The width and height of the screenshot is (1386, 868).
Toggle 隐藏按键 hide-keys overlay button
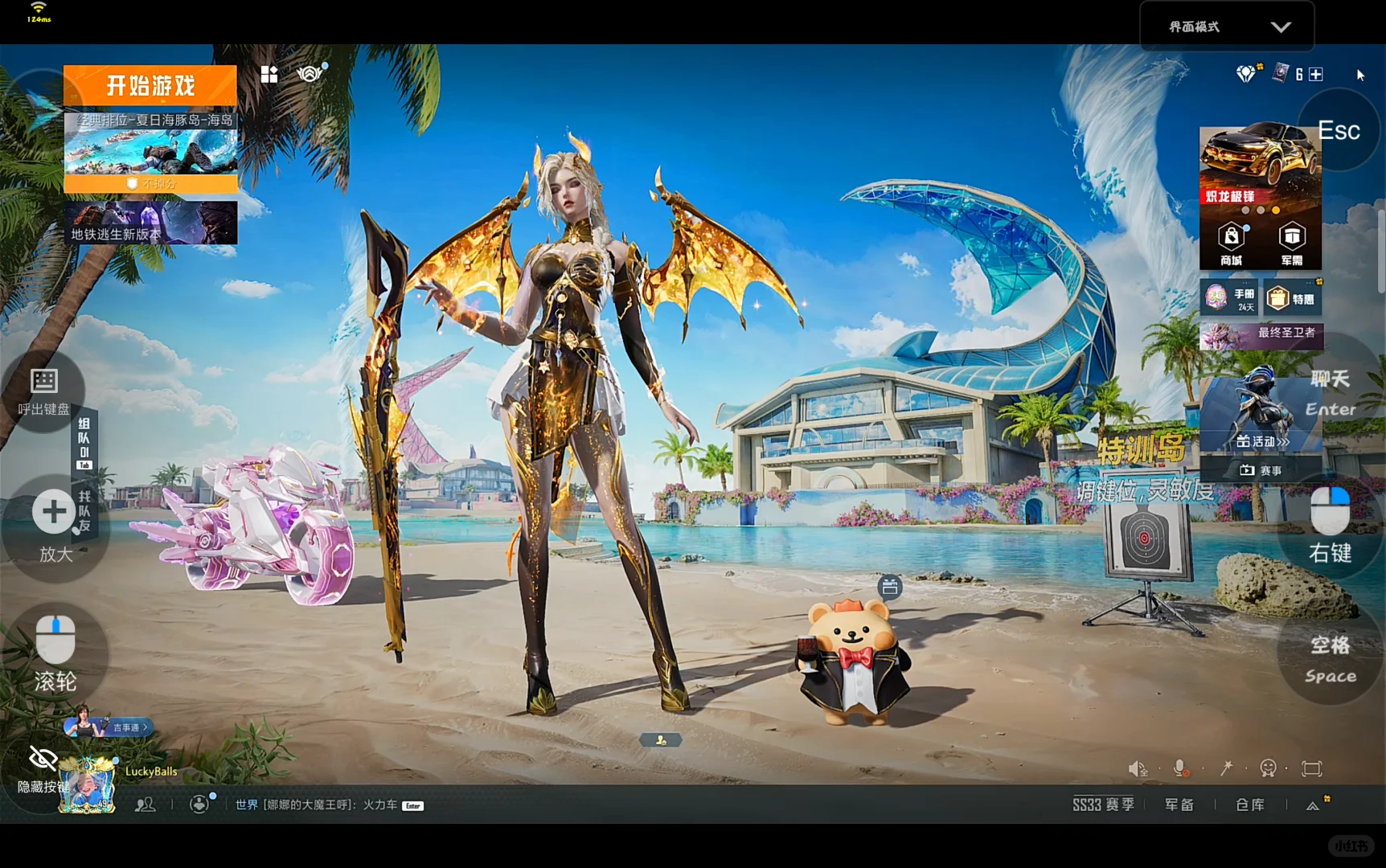coord(43,769)
